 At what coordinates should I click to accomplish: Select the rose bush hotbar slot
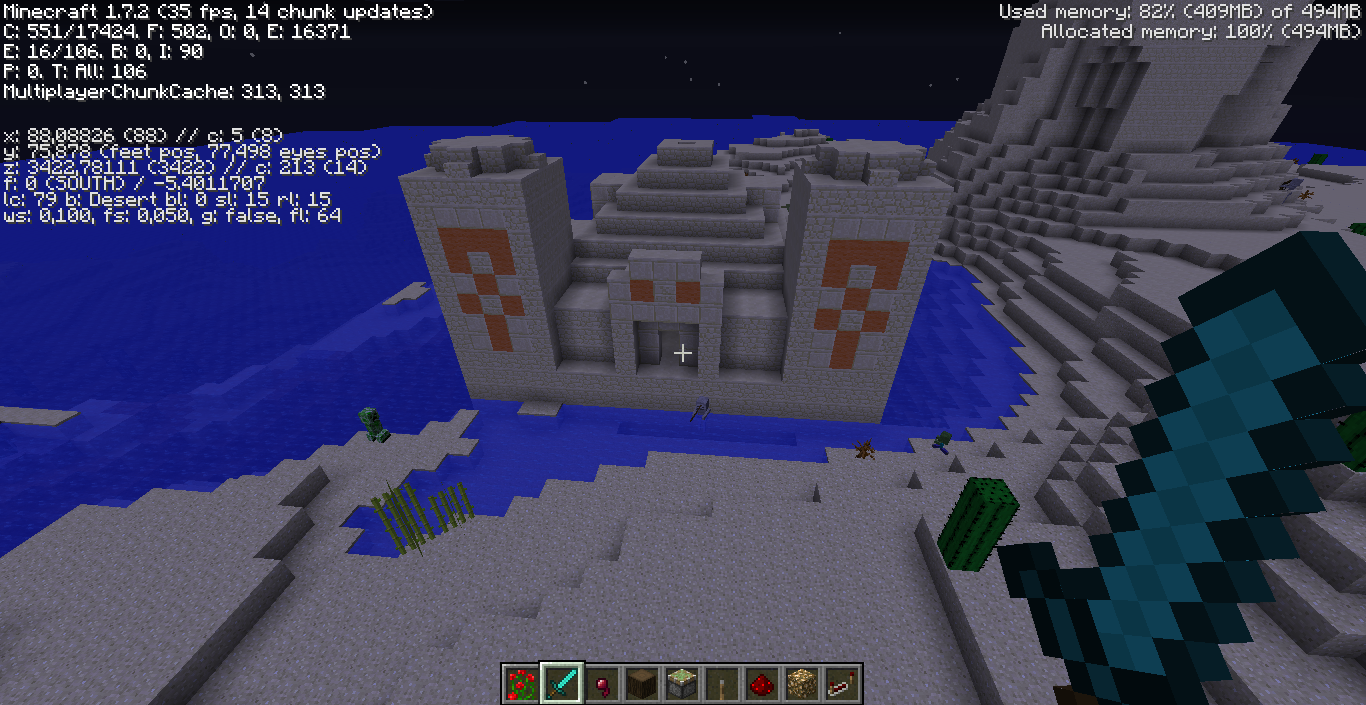pyautogui.click(x=520, y=684)
